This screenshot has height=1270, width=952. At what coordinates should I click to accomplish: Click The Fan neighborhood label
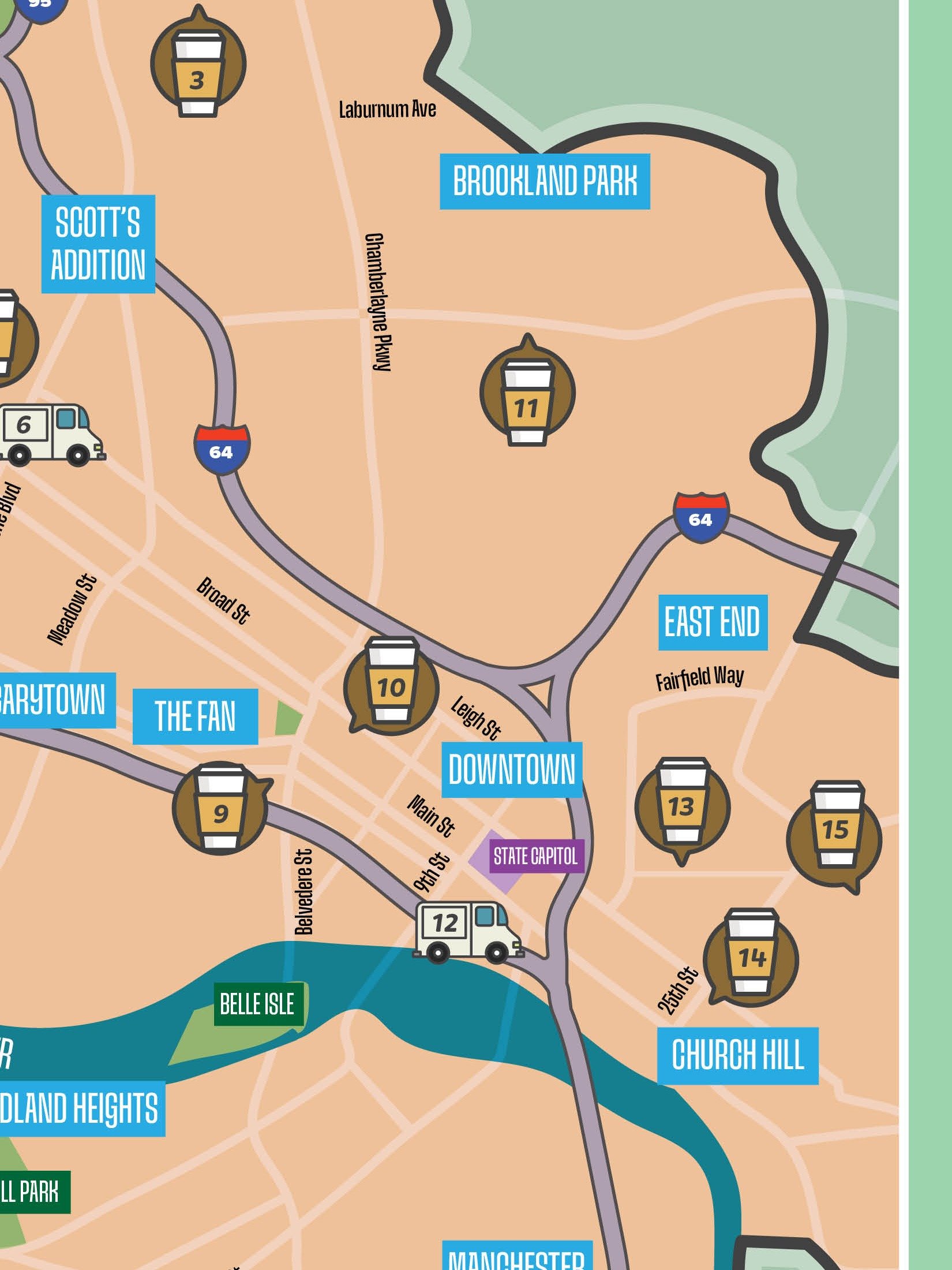(195, 716)
